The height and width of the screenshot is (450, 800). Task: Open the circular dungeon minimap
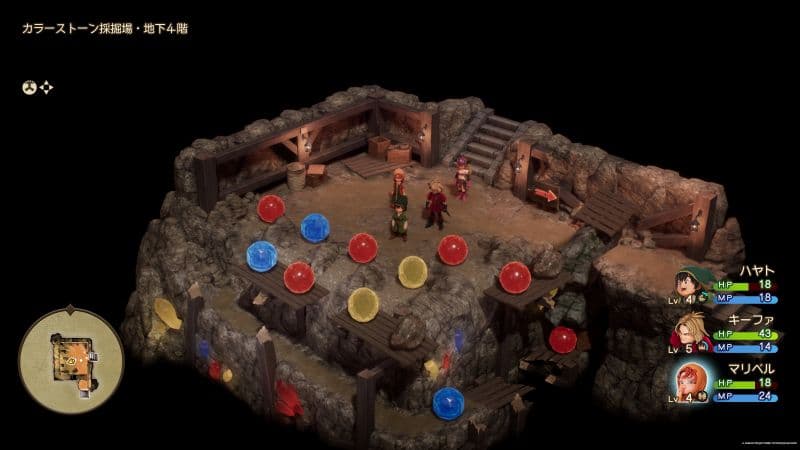coord(71,354)
